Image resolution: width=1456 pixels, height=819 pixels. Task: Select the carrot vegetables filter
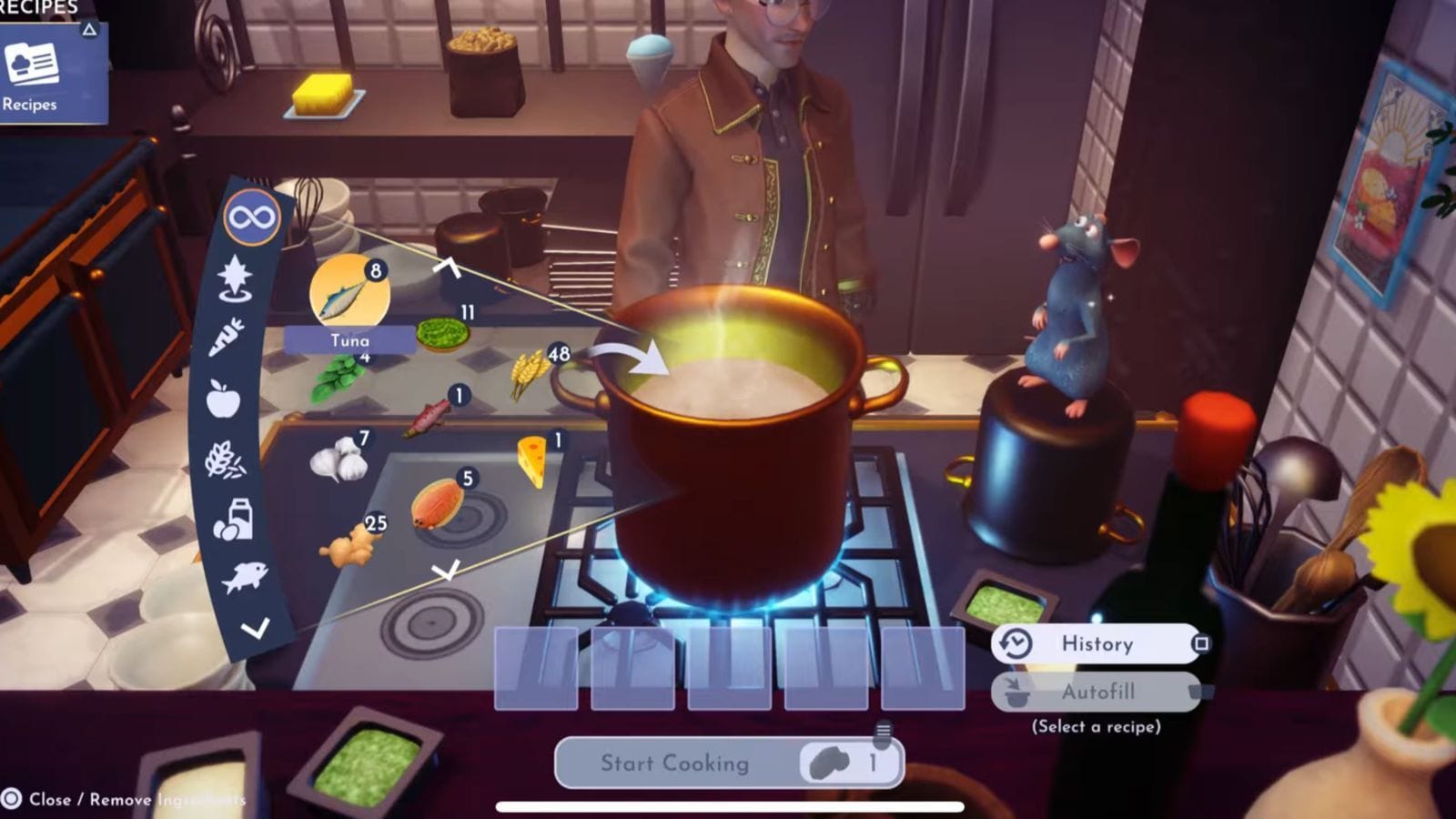(227, 337)
